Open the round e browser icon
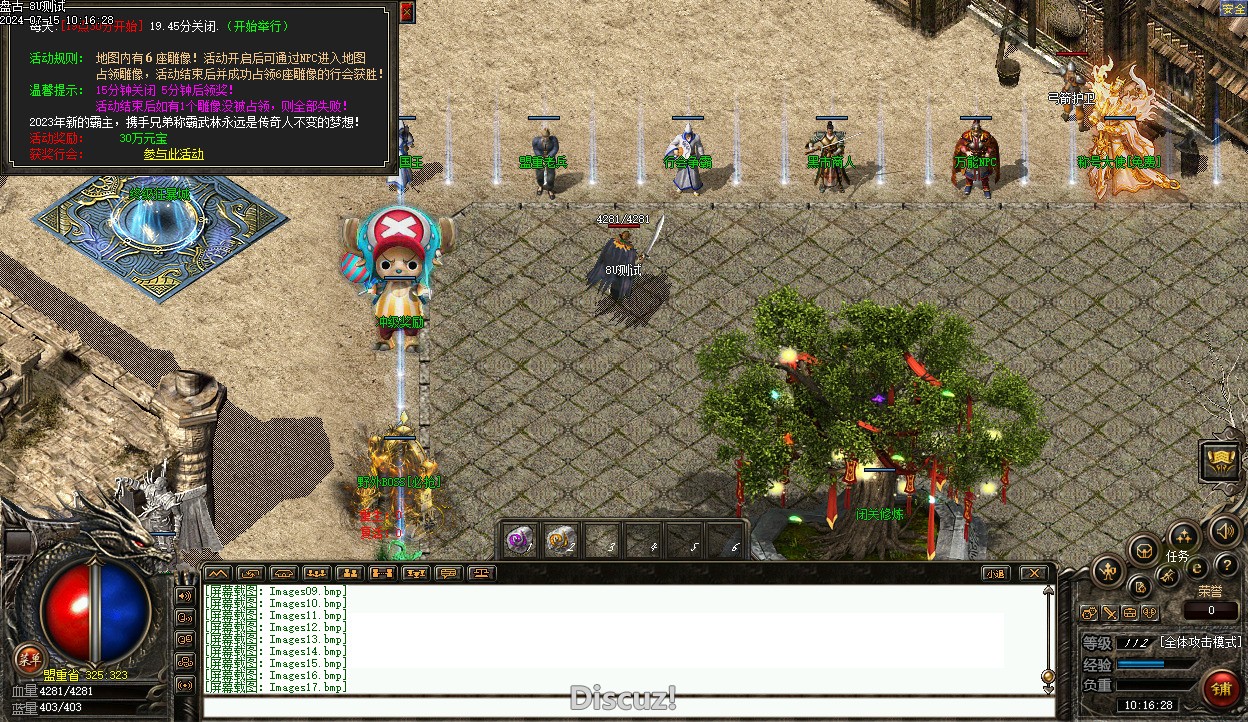The width and height of the screenshot is (1248, 722). click(x=1197, y=567)
